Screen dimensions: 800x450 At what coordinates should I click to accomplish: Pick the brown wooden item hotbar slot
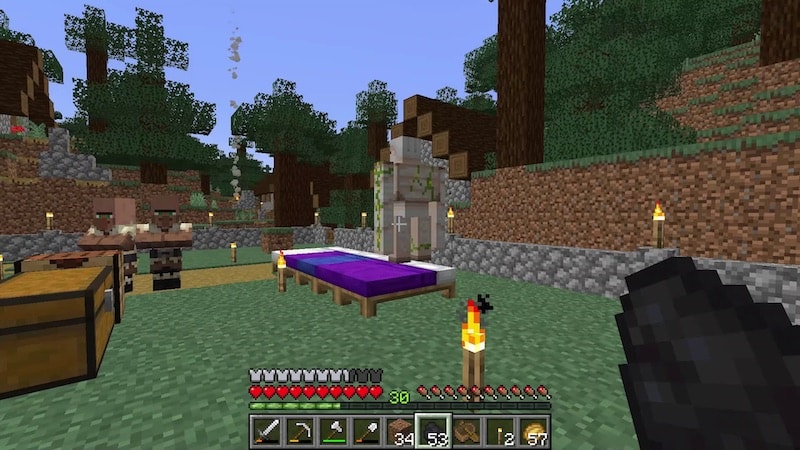[467, 431]
